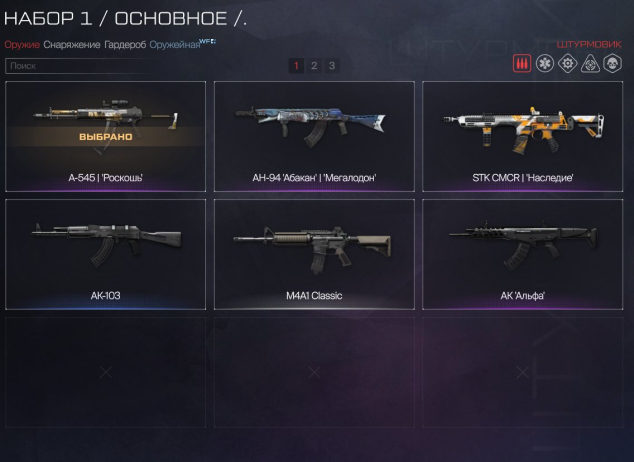Go to page 2 of the weapon list

pos(314,65)
